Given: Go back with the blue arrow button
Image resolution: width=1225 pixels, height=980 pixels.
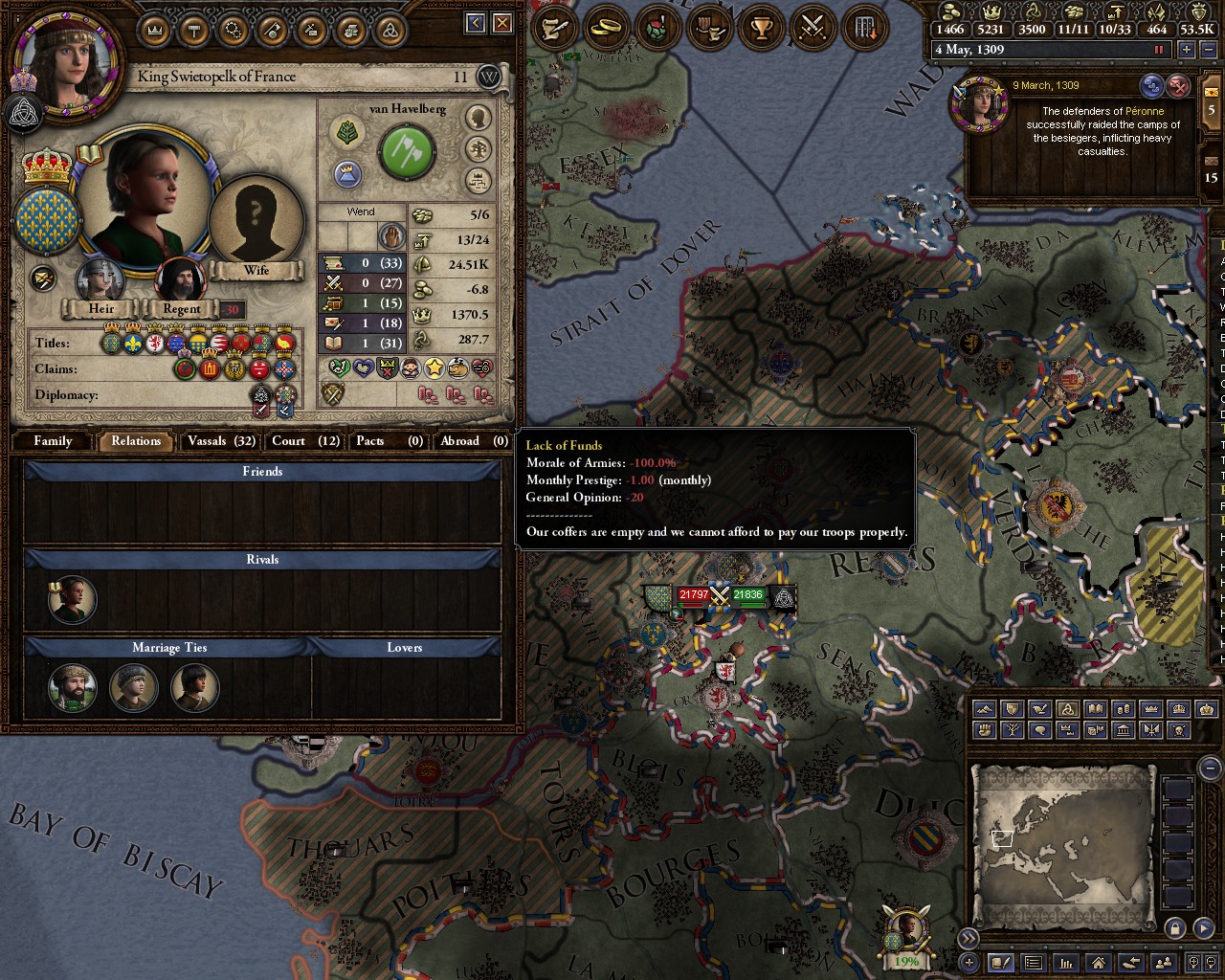Looking at the screenshot, I should tap(476, 24).
